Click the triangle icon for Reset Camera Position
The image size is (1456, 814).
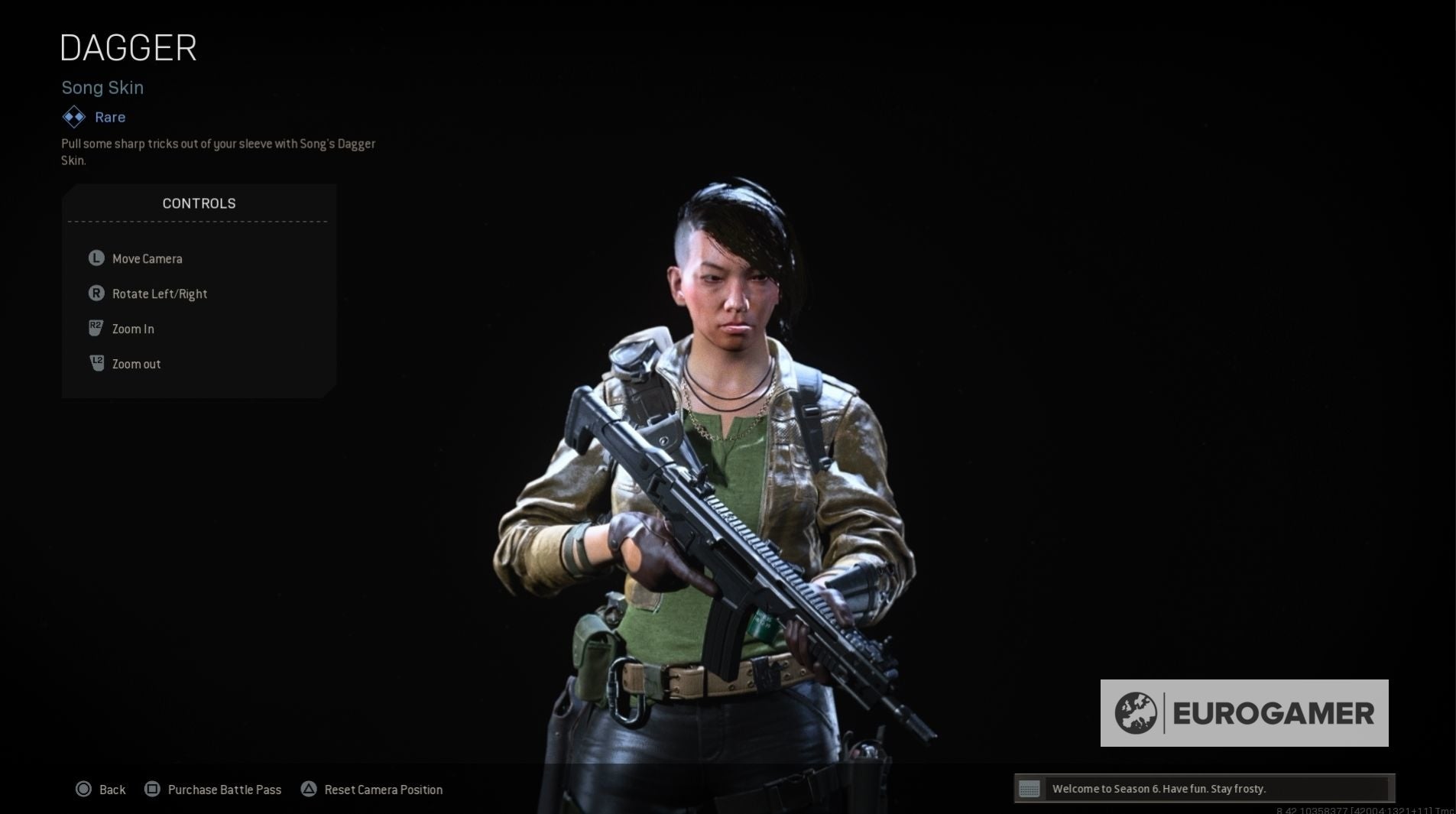click(310, 788)
